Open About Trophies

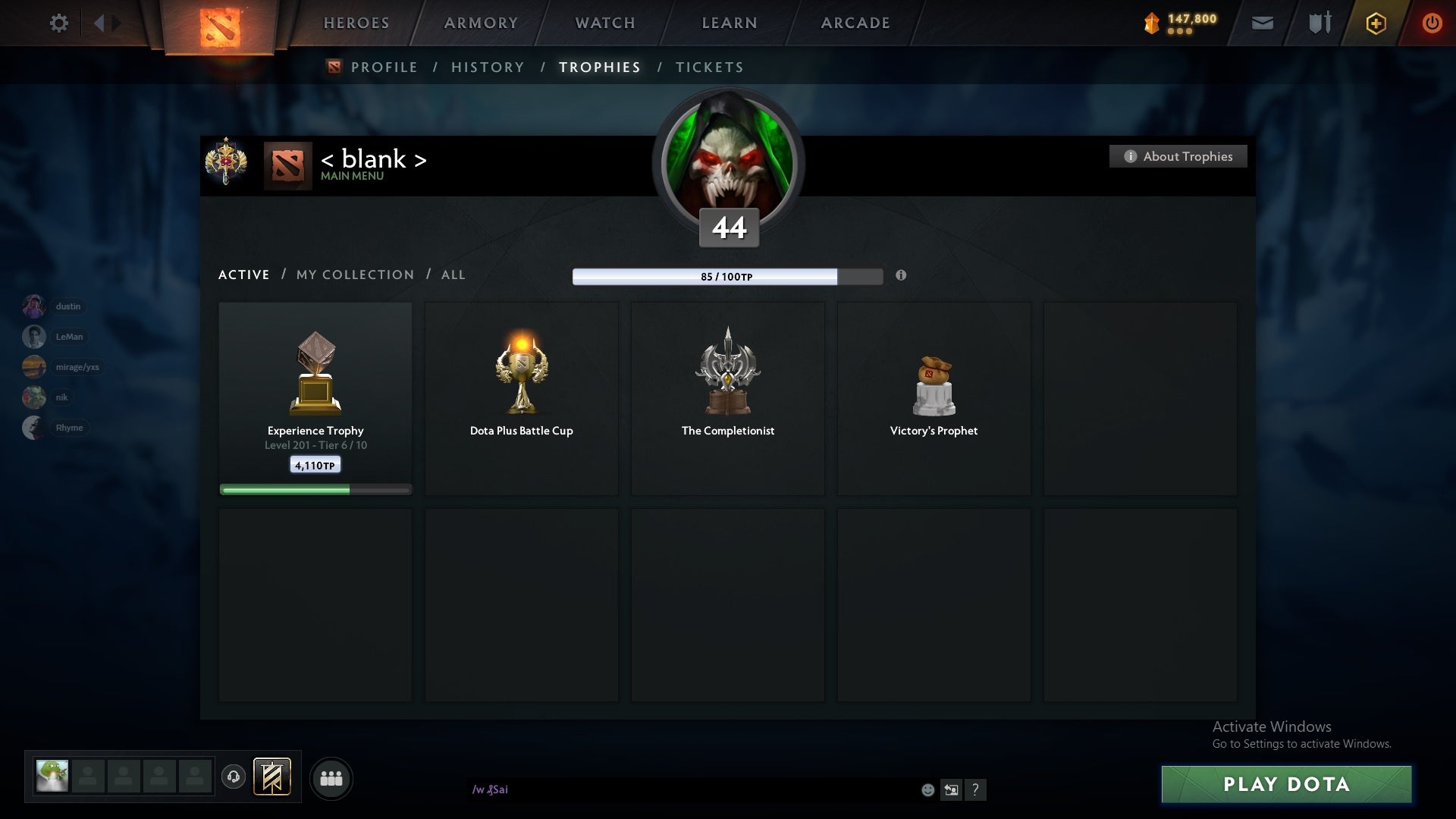point(1177,156)
